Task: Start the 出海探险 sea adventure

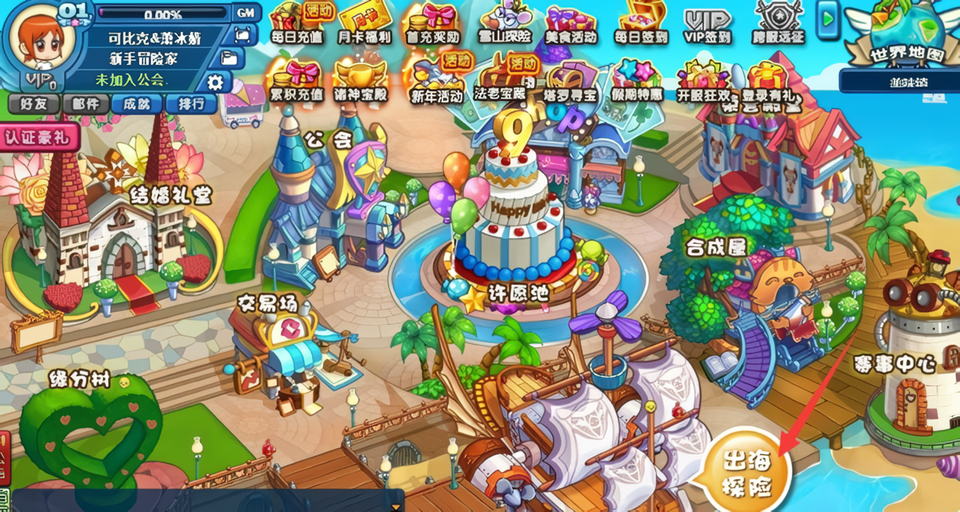Action: [x=746, y=472]
